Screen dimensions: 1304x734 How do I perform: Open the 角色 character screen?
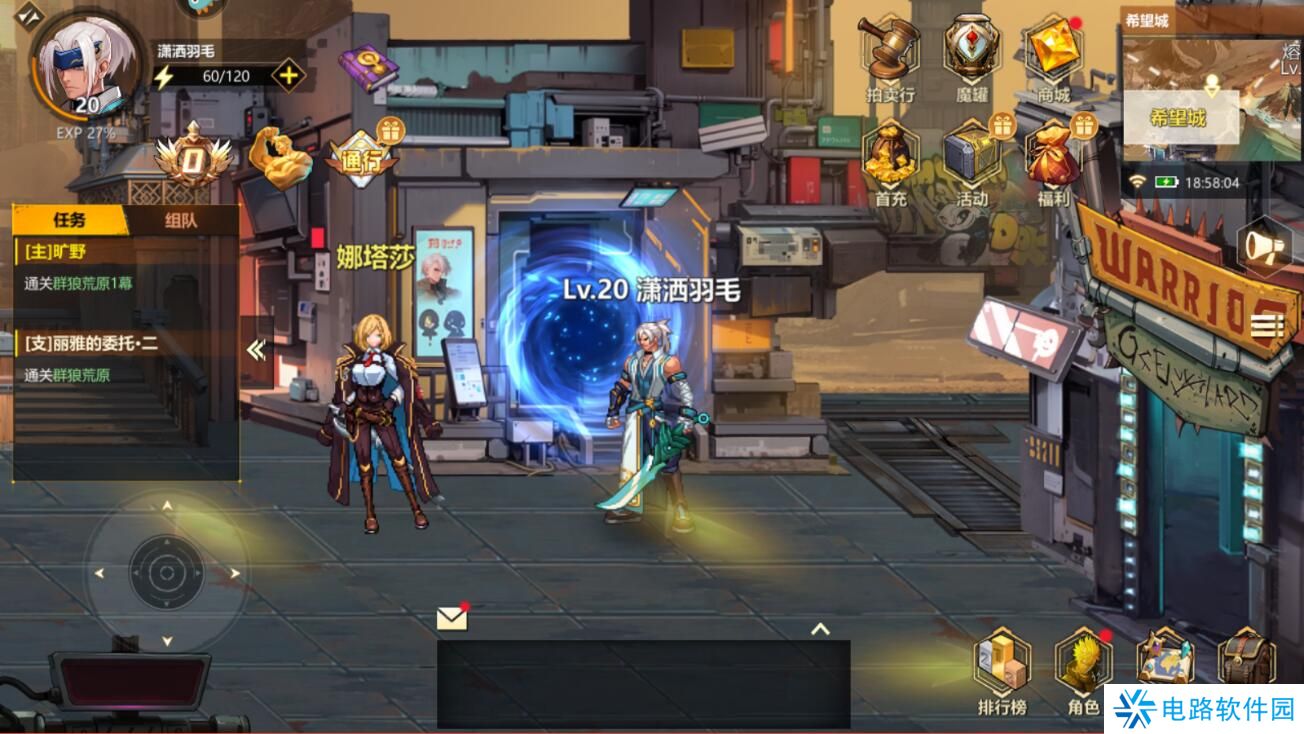[1083, 668]
